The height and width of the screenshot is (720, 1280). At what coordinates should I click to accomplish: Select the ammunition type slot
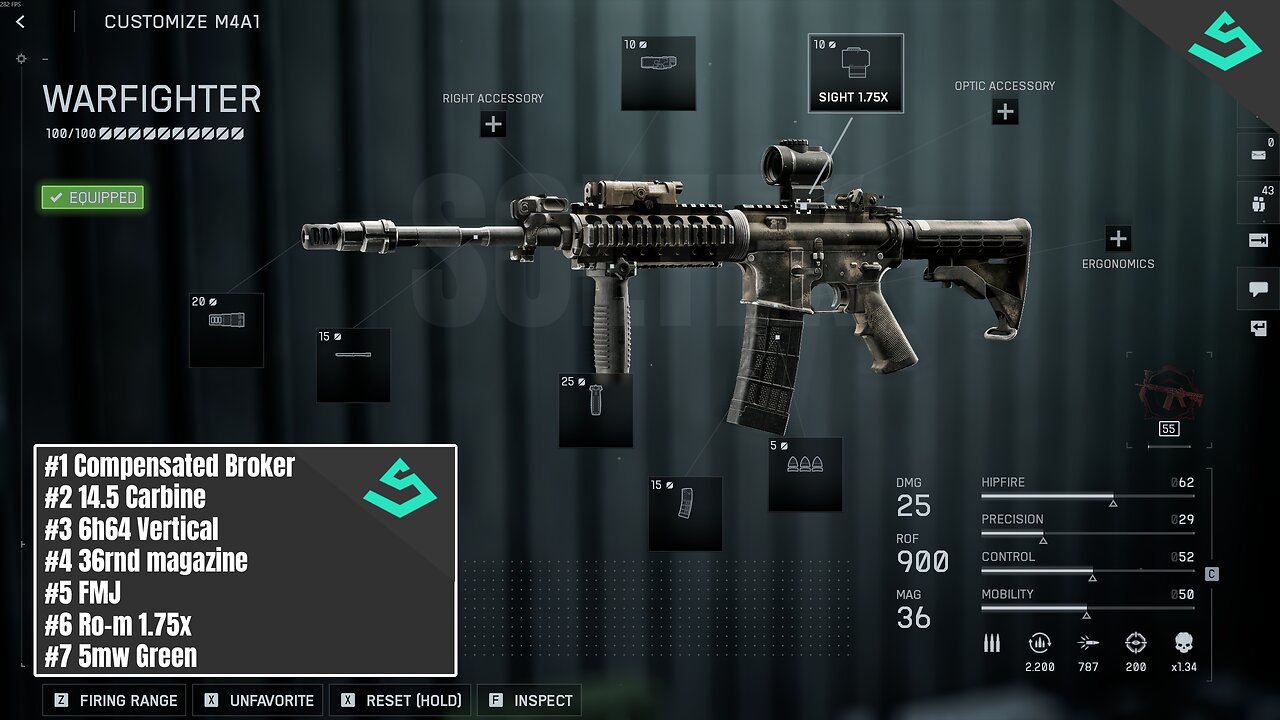pos(805,474)
